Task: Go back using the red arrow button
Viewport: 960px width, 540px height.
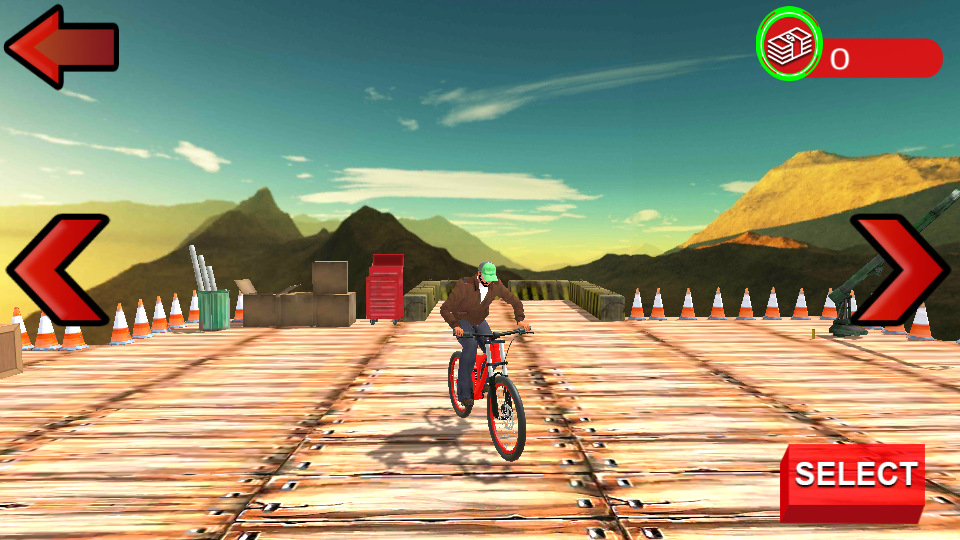Action: coord(60,46)
